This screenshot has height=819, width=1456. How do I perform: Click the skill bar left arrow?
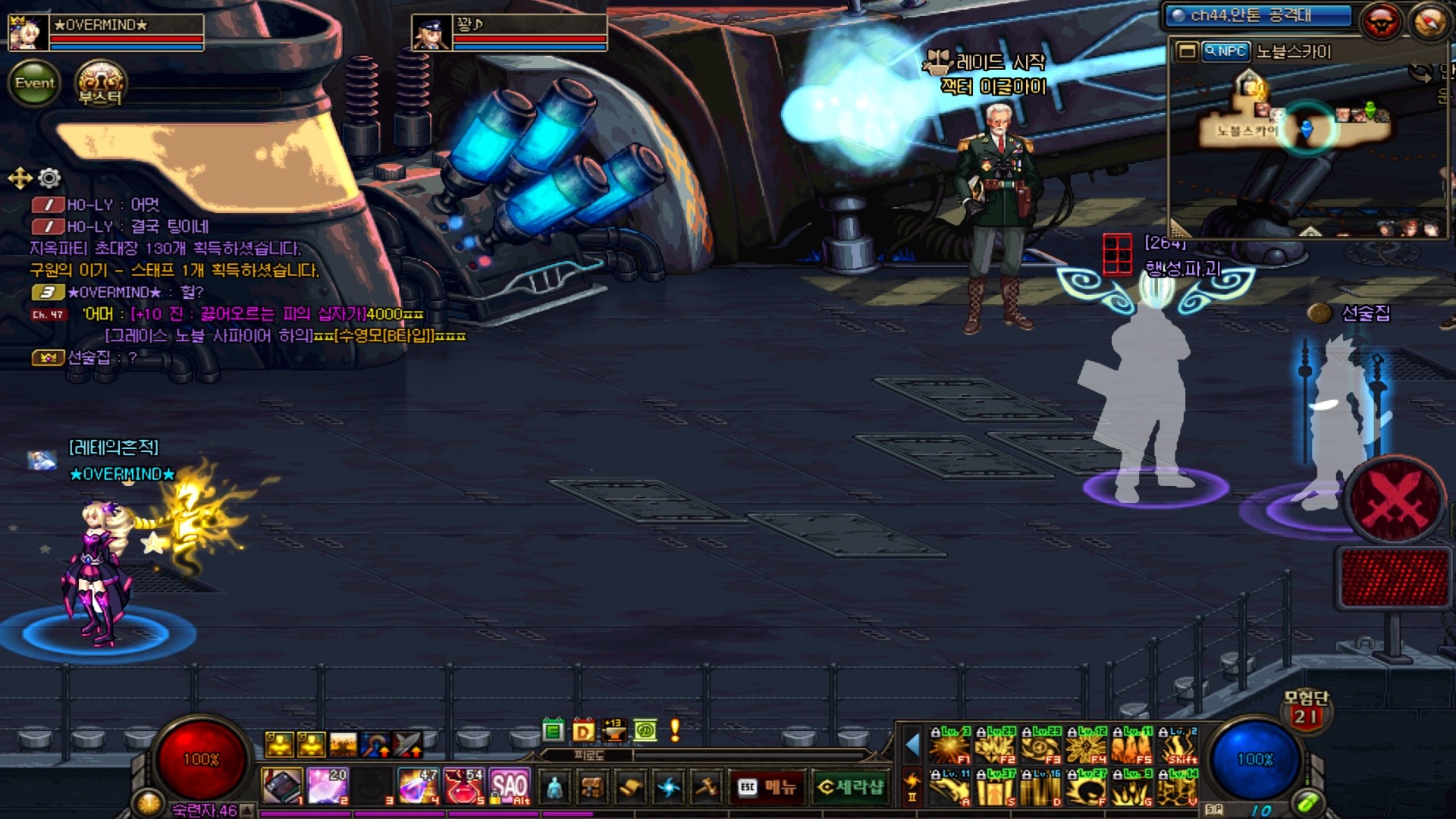(912, 745)
